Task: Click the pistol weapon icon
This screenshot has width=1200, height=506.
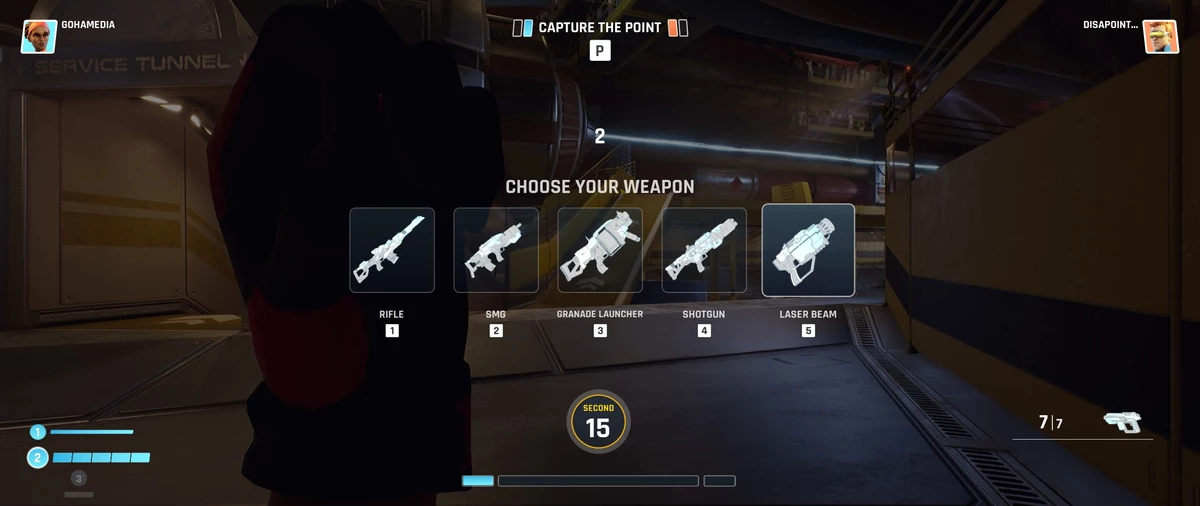Action: pos(1123,422)
